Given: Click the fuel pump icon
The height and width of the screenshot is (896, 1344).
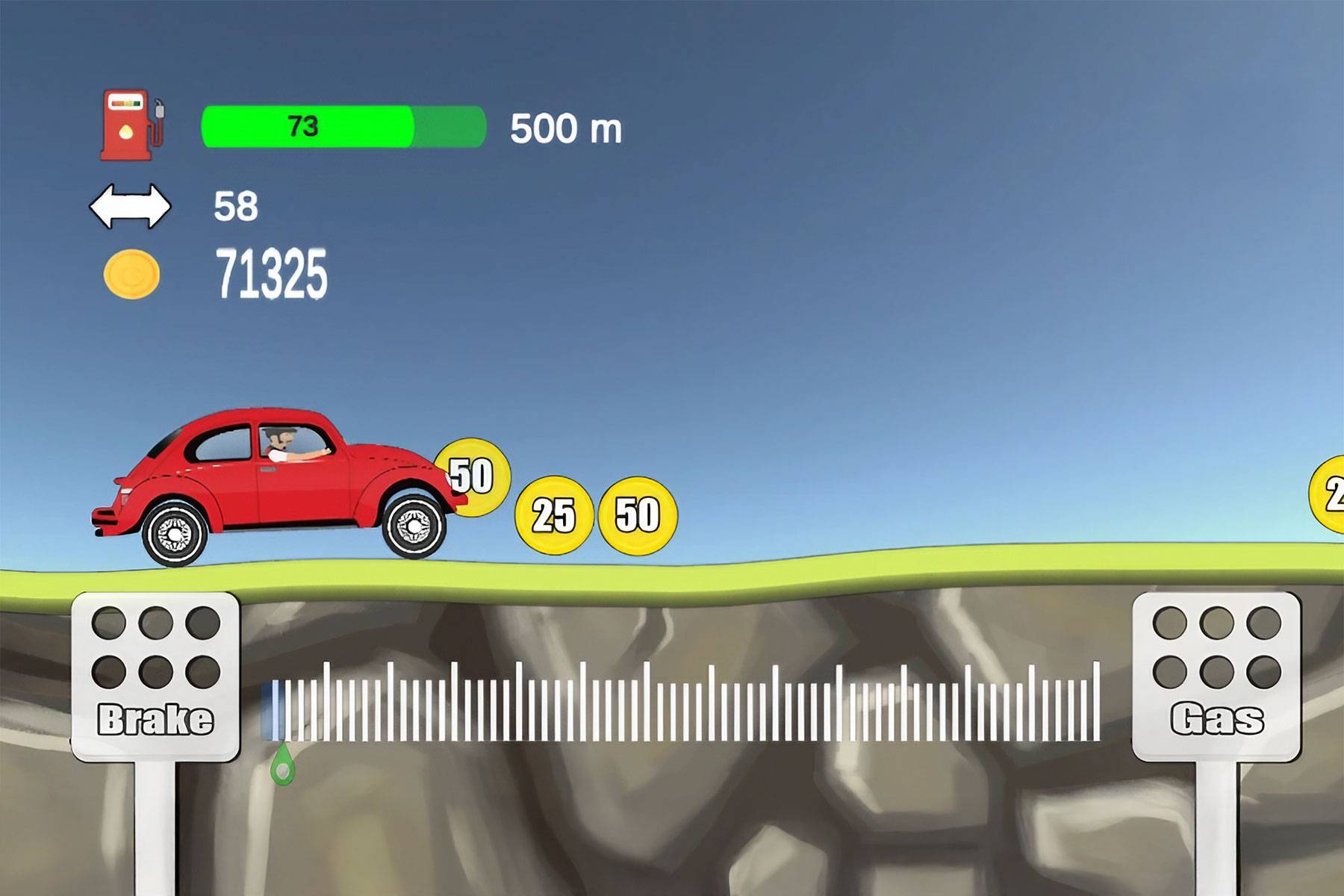Looking at the screenshot, I should pos(127,123).
